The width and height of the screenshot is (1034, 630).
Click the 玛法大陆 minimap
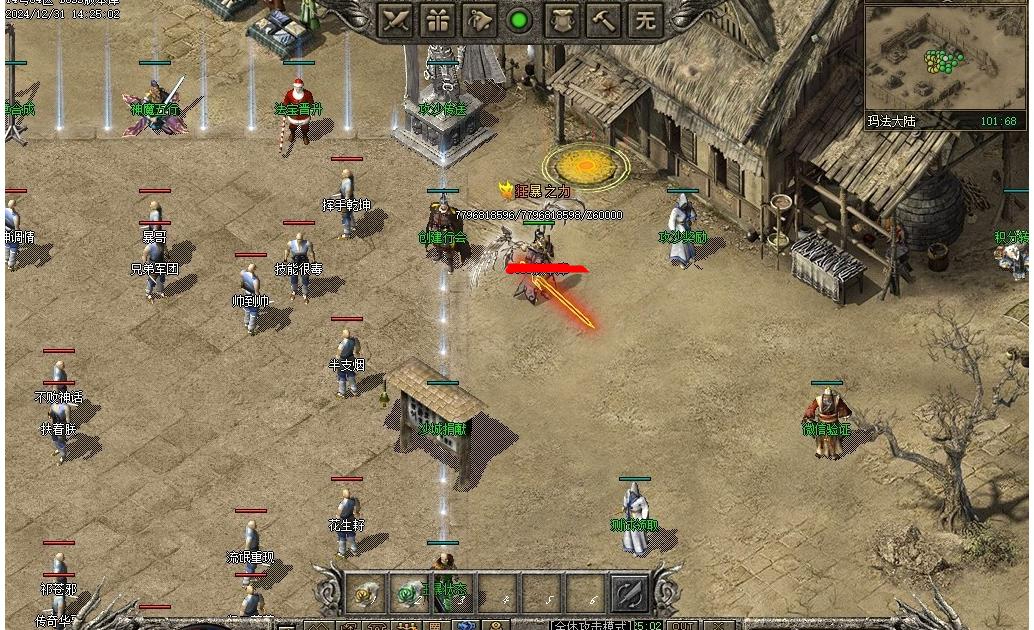[x=944, y=60]
